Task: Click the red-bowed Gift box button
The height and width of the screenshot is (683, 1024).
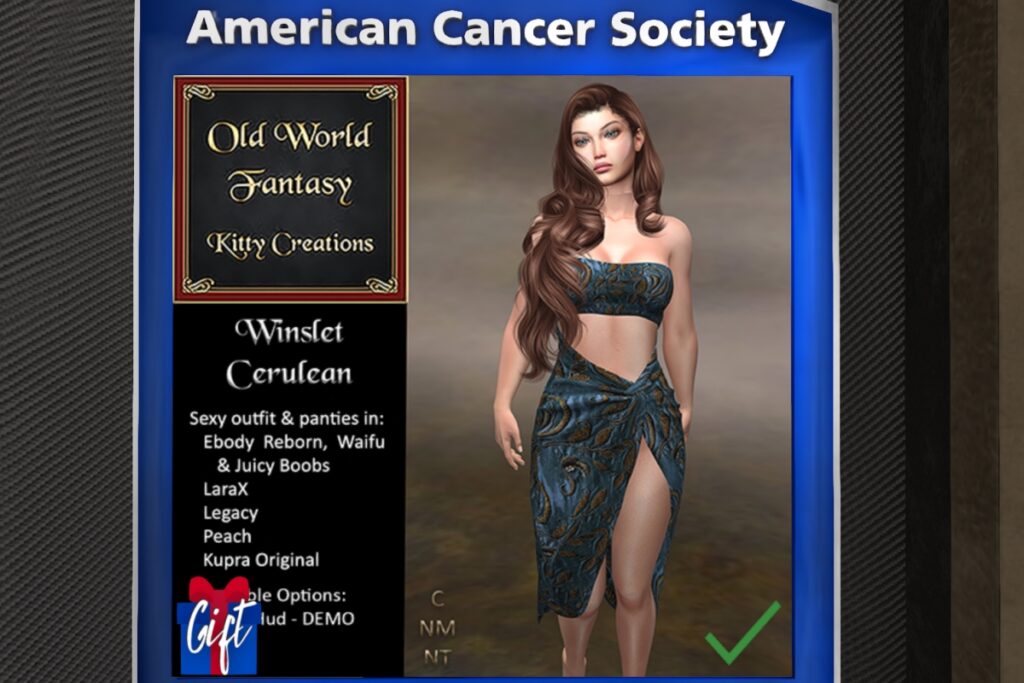Action: pos(218,626)
